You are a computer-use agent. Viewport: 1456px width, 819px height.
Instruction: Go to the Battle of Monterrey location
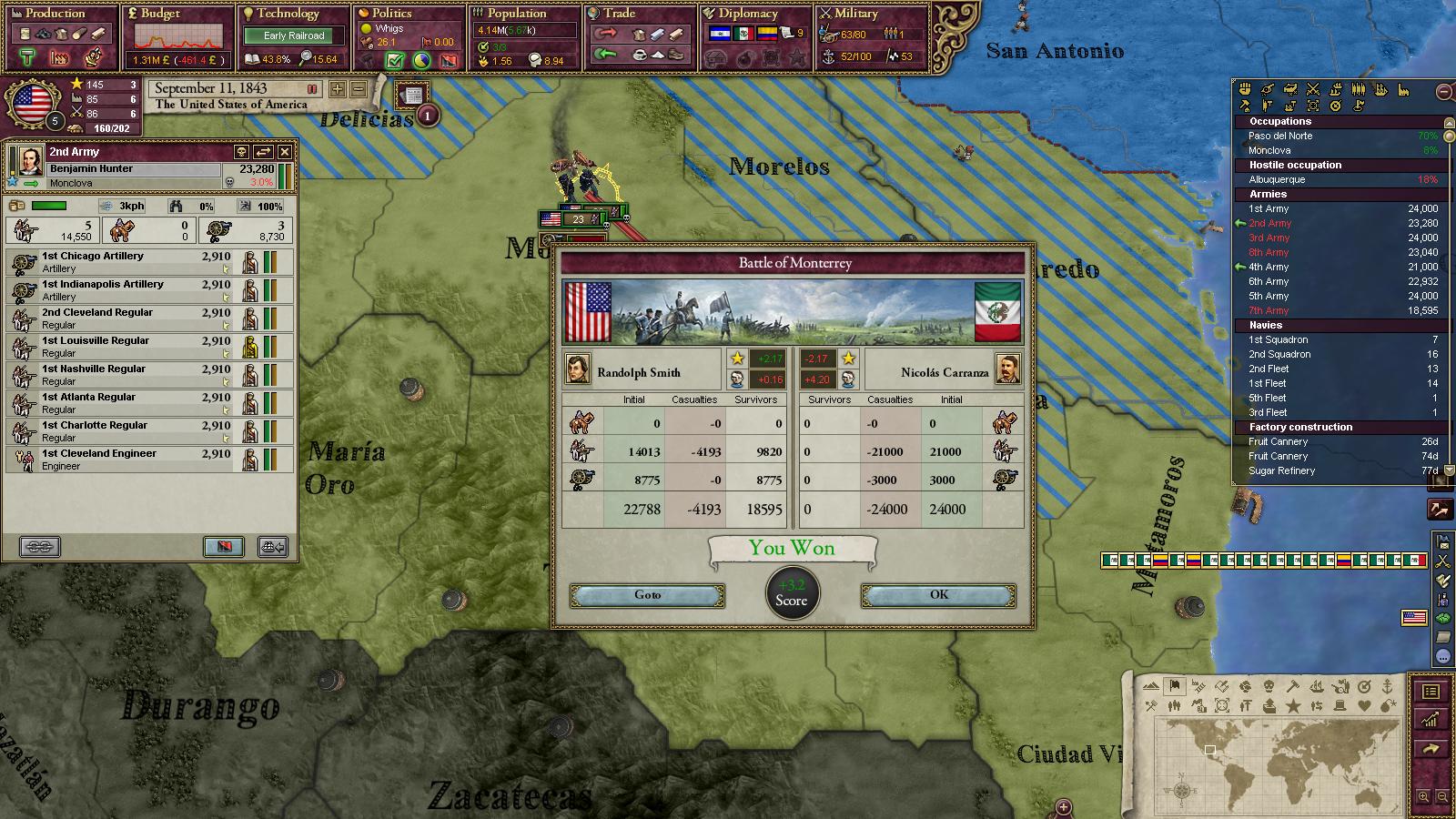point(647,595)
